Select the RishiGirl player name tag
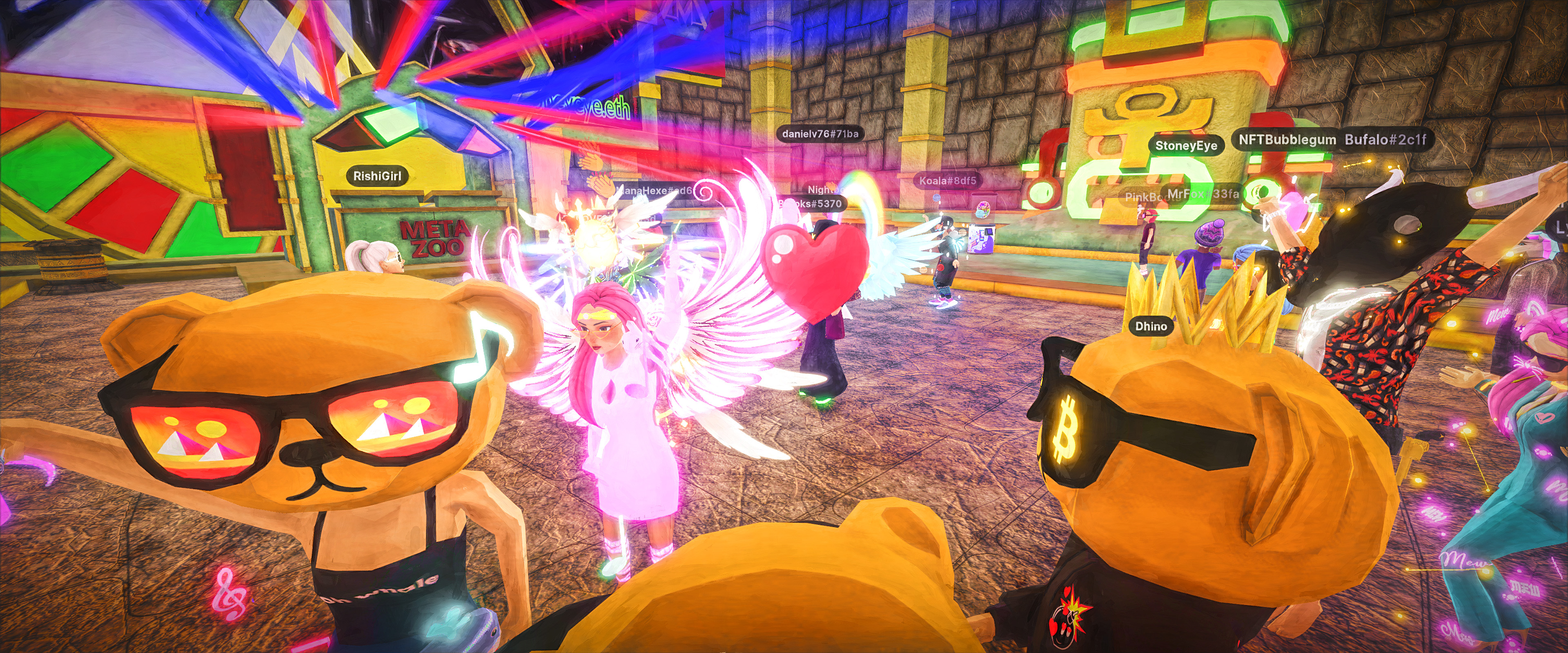1568x653 pixels. coord(377,176)
